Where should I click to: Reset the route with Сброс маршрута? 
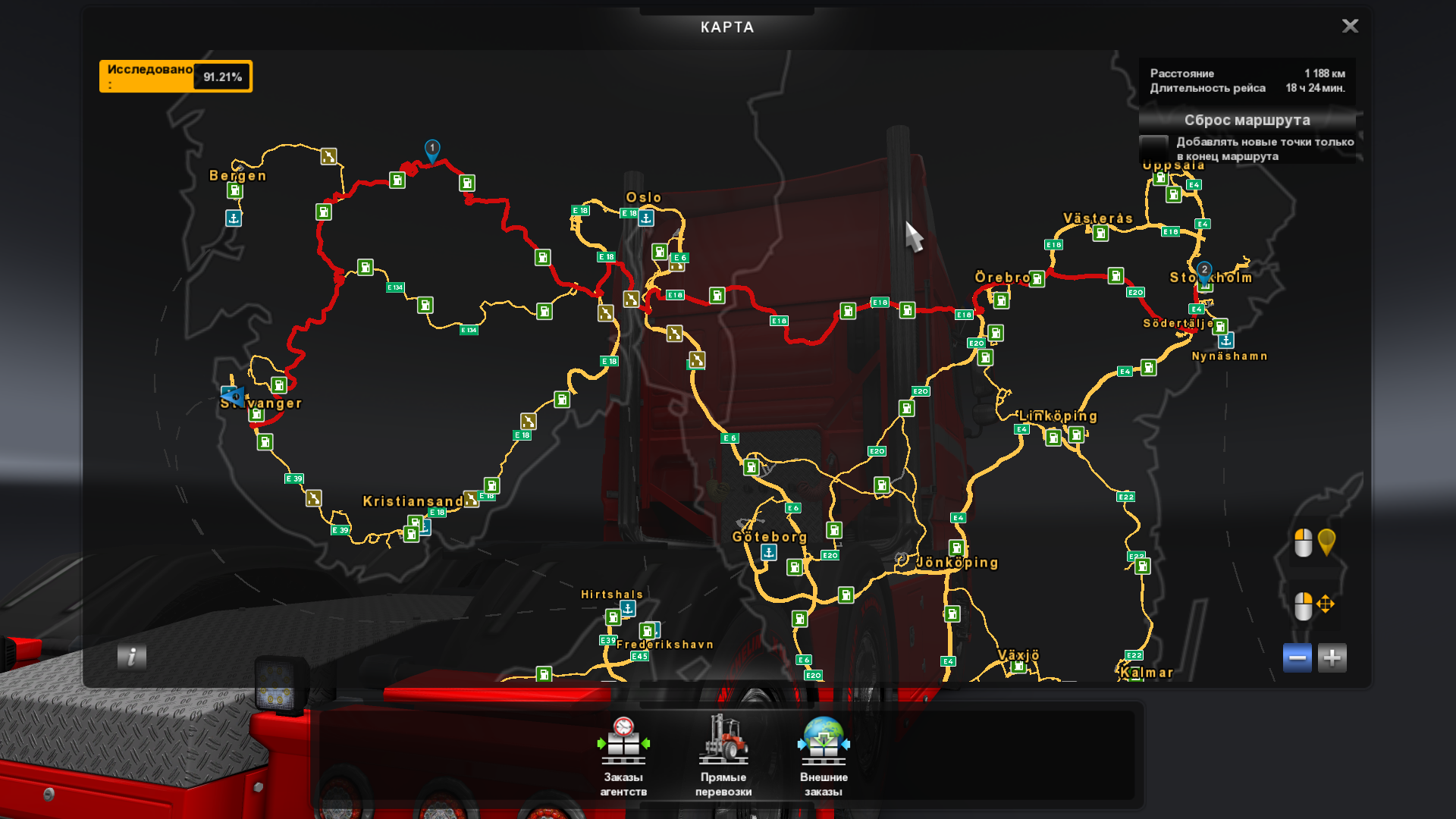1247,120
